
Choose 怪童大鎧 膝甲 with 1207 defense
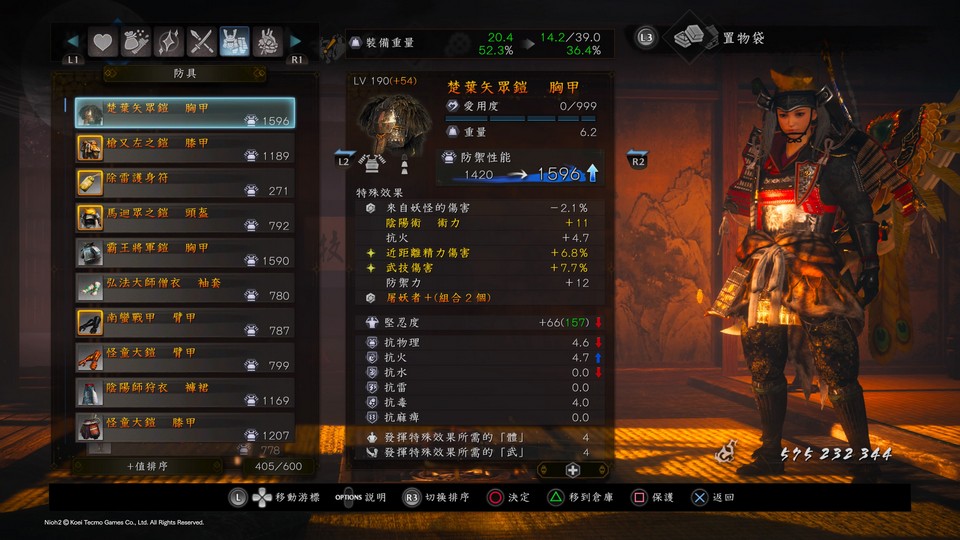[185, 428]
